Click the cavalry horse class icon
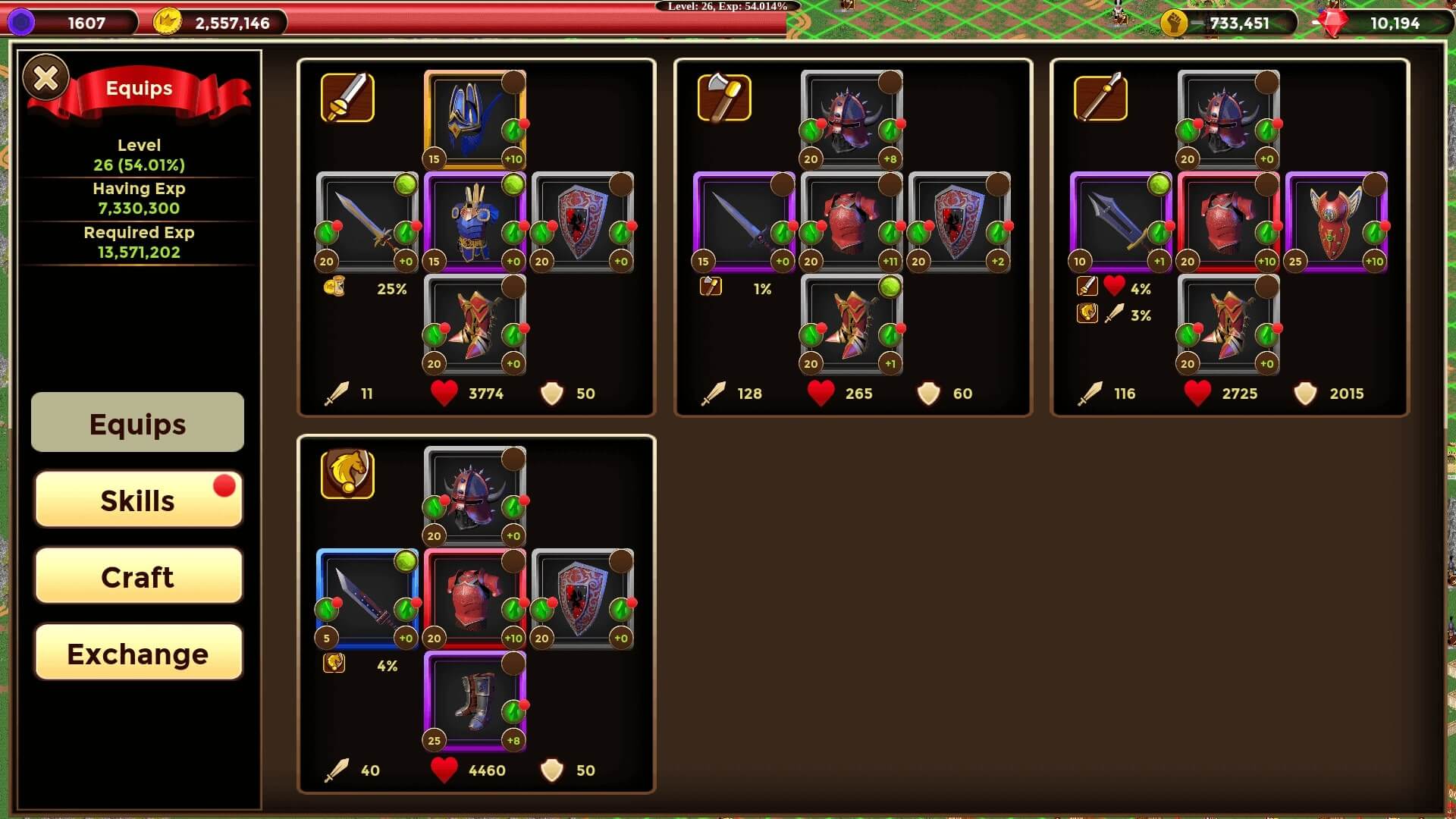The height and width of the screenshot is (819, 1456). [347, 474]
